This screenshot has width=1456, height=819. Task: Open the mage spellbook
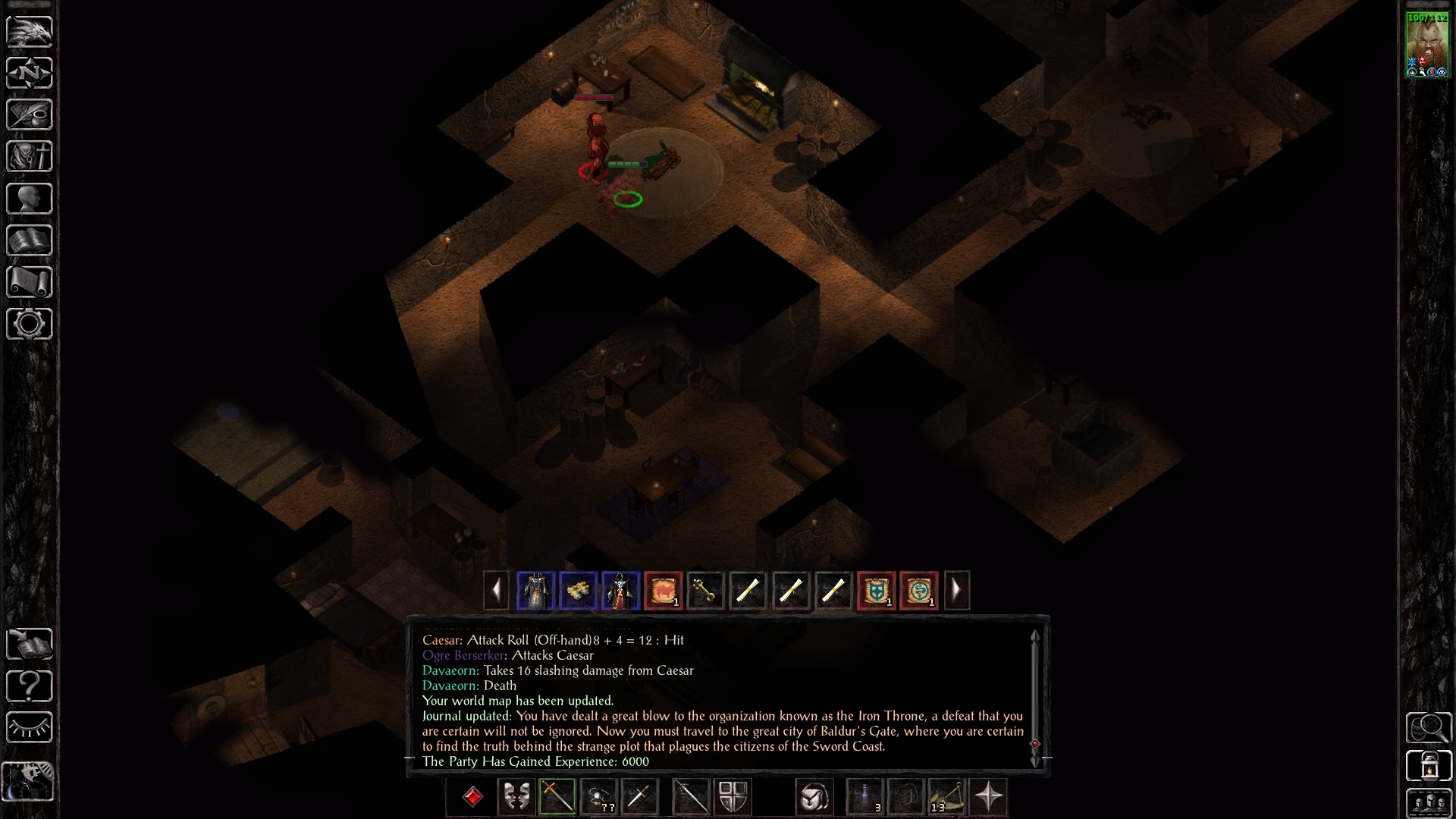(x=30, y=240)
